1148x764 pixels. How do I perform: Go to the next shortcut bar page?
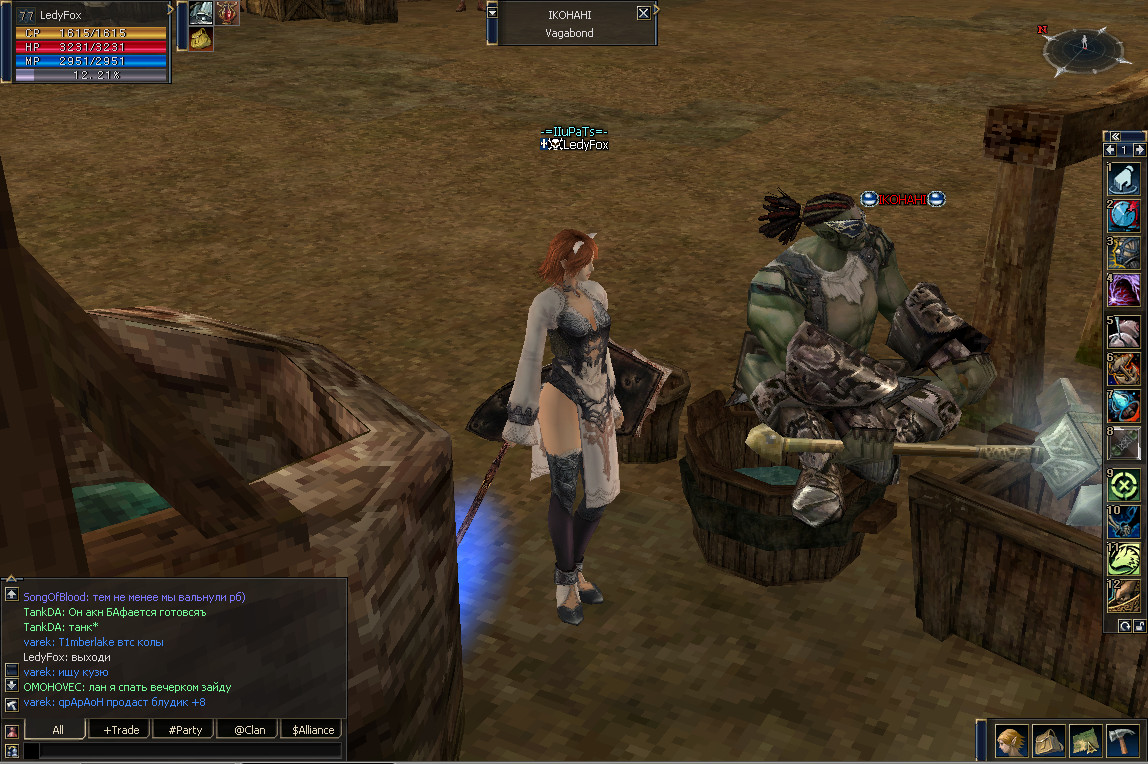point(1139,150)
